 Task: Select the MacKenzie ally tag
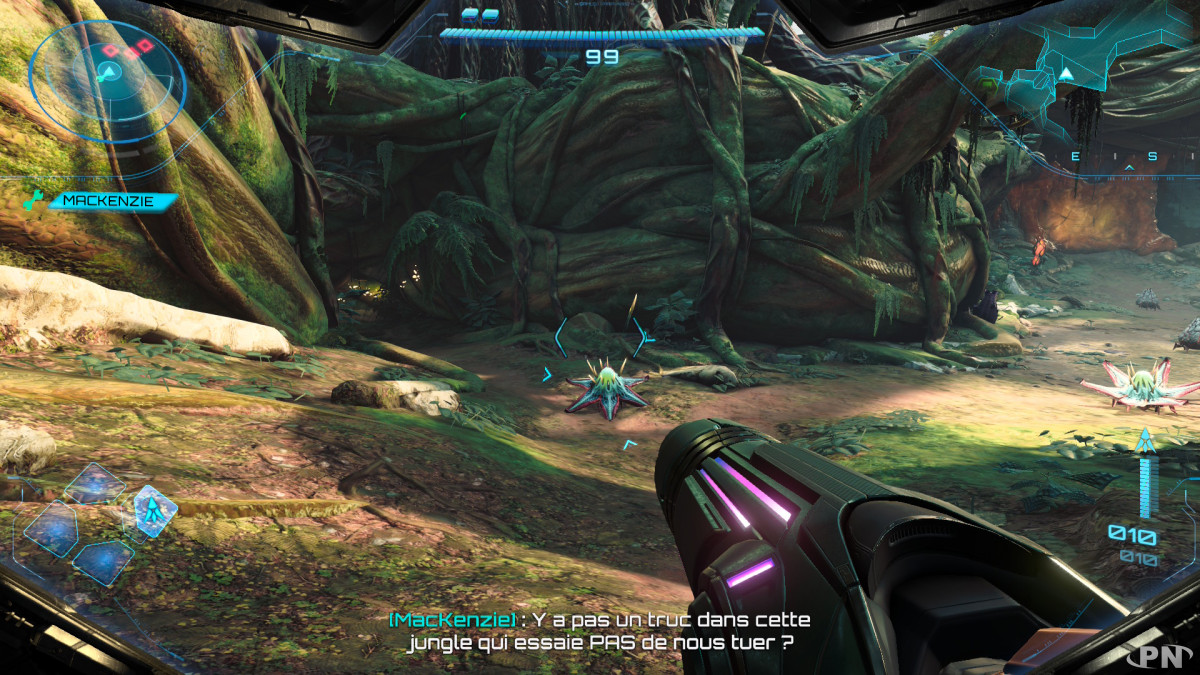coord(110,200)
